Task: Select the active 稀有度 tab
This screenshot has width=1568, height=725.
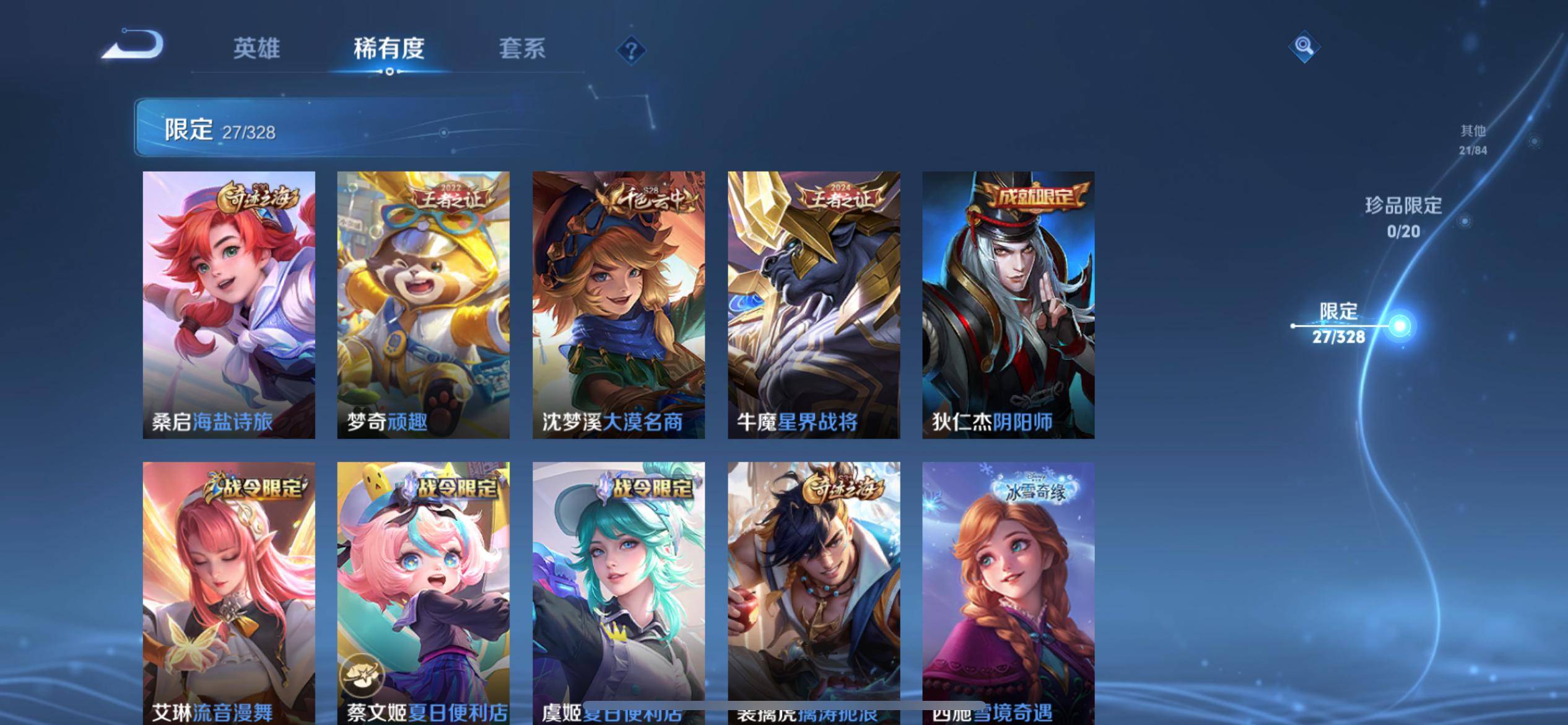Action: point(390,48)
